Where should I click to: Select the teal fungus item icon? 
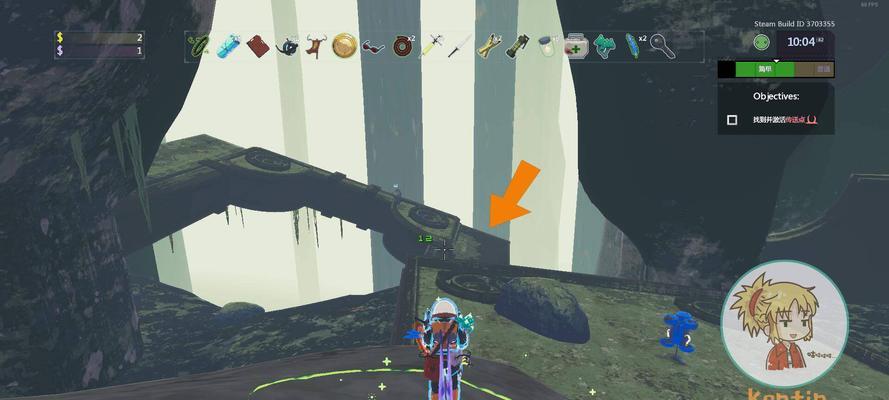604,46
